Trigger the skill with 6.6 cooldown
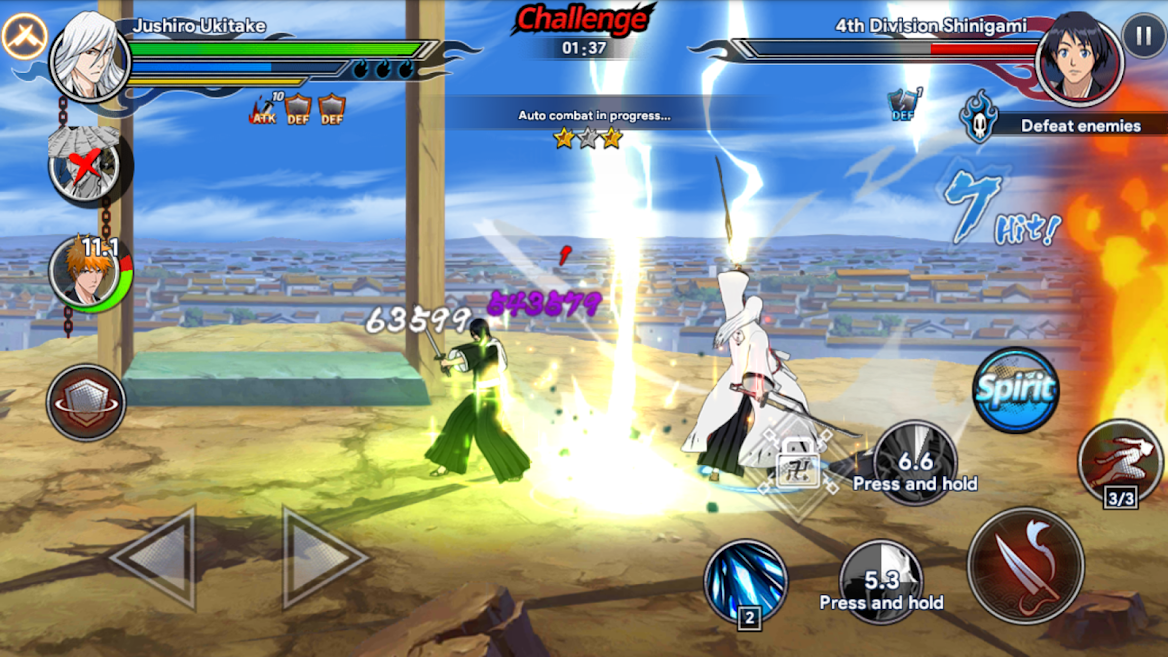The width and height of the screenshot is (1168, 657). pyautogui.click(x=914, y=463)
